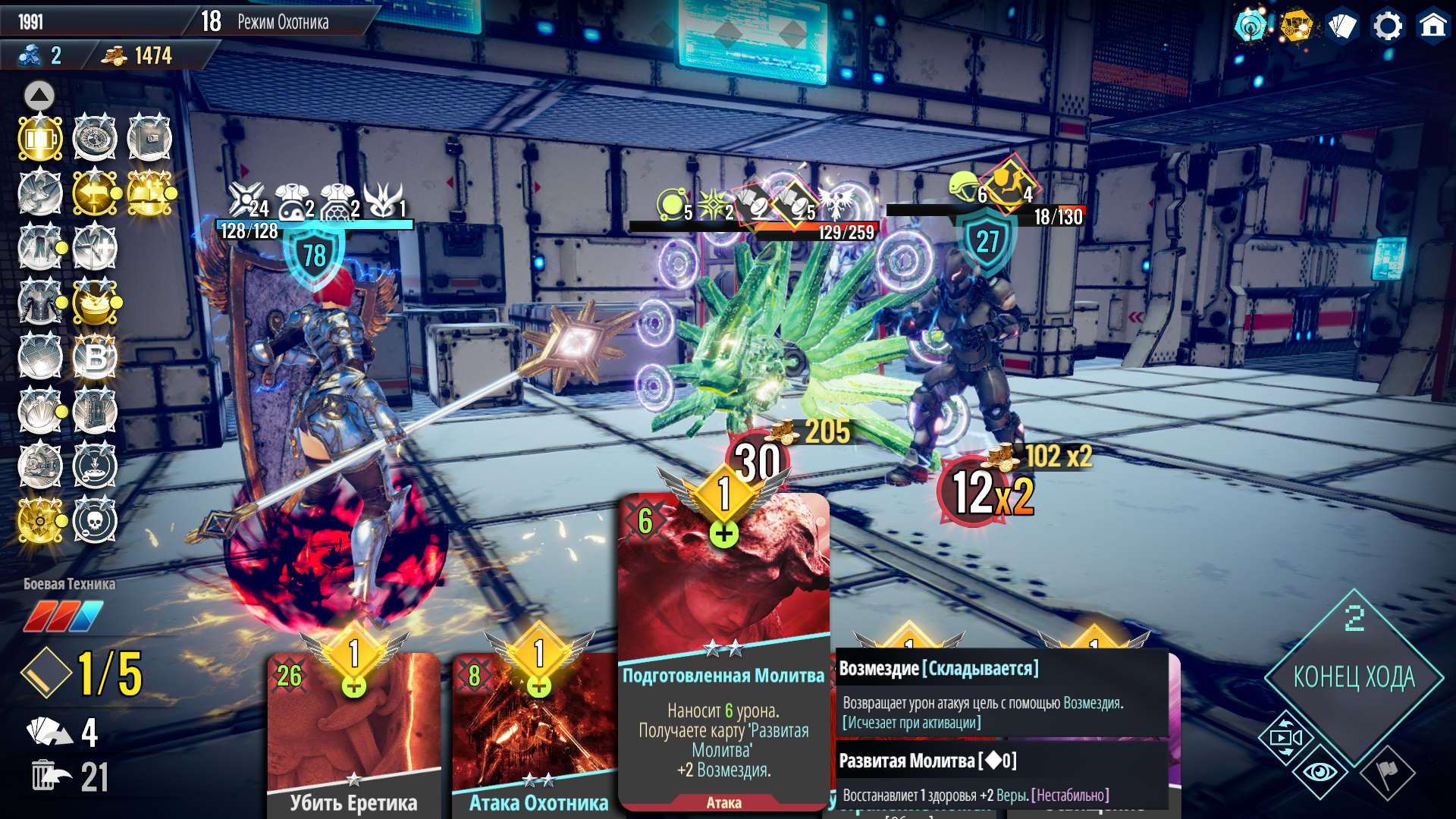Return to the home menu
This screenshot has width=1456, height=819.
pyautogui.click(x=1432, y=27)
